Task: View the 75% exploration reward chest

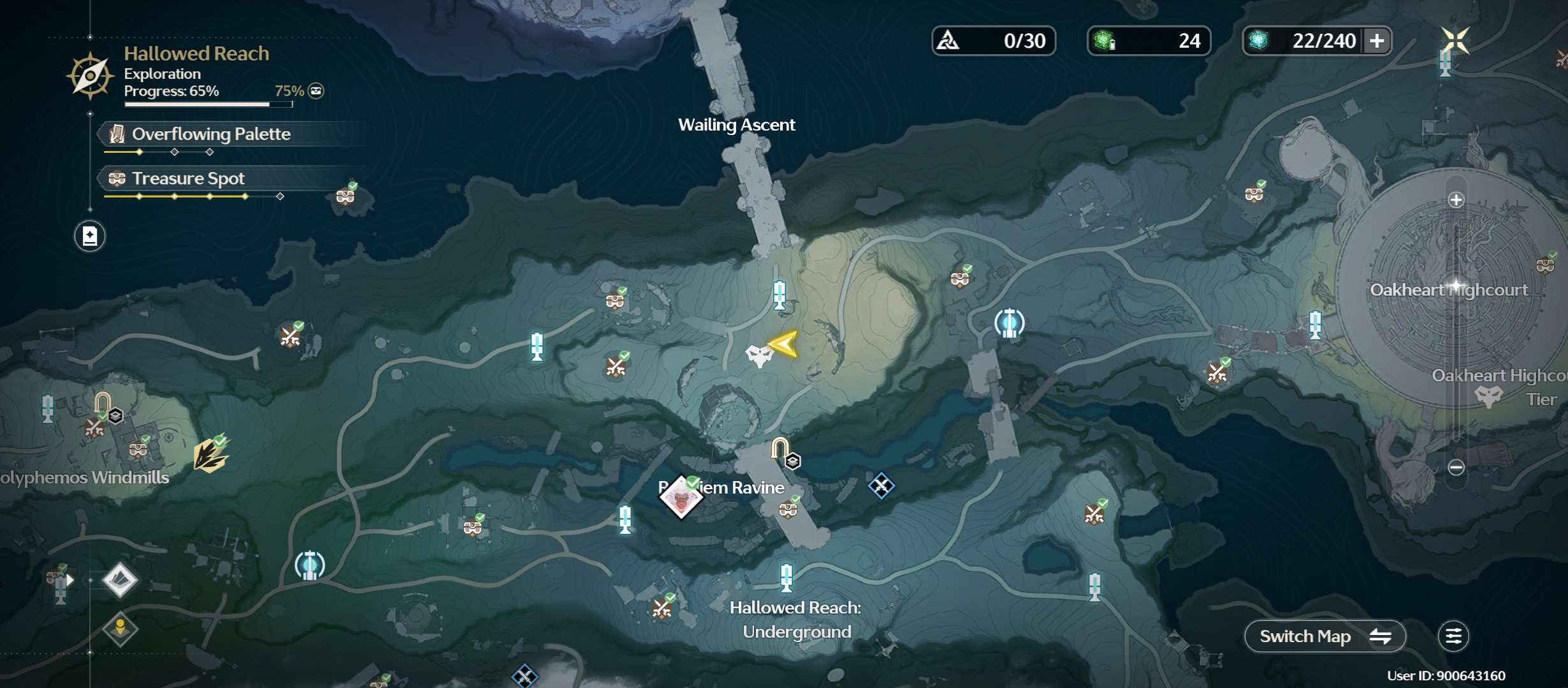Action: pos(316,91)
